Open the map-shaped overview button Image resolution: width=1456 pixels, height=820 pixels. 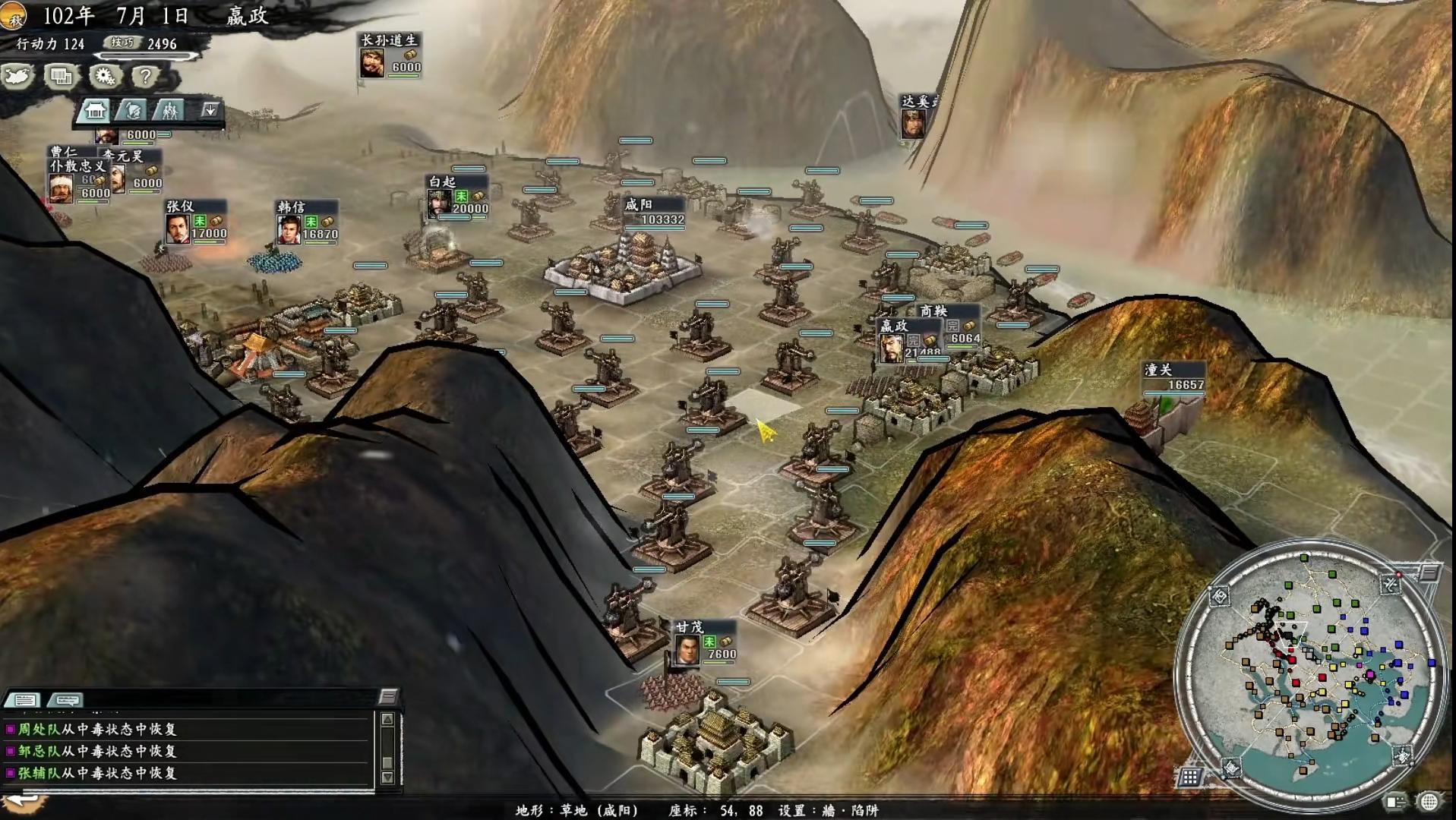coord(18,76)
